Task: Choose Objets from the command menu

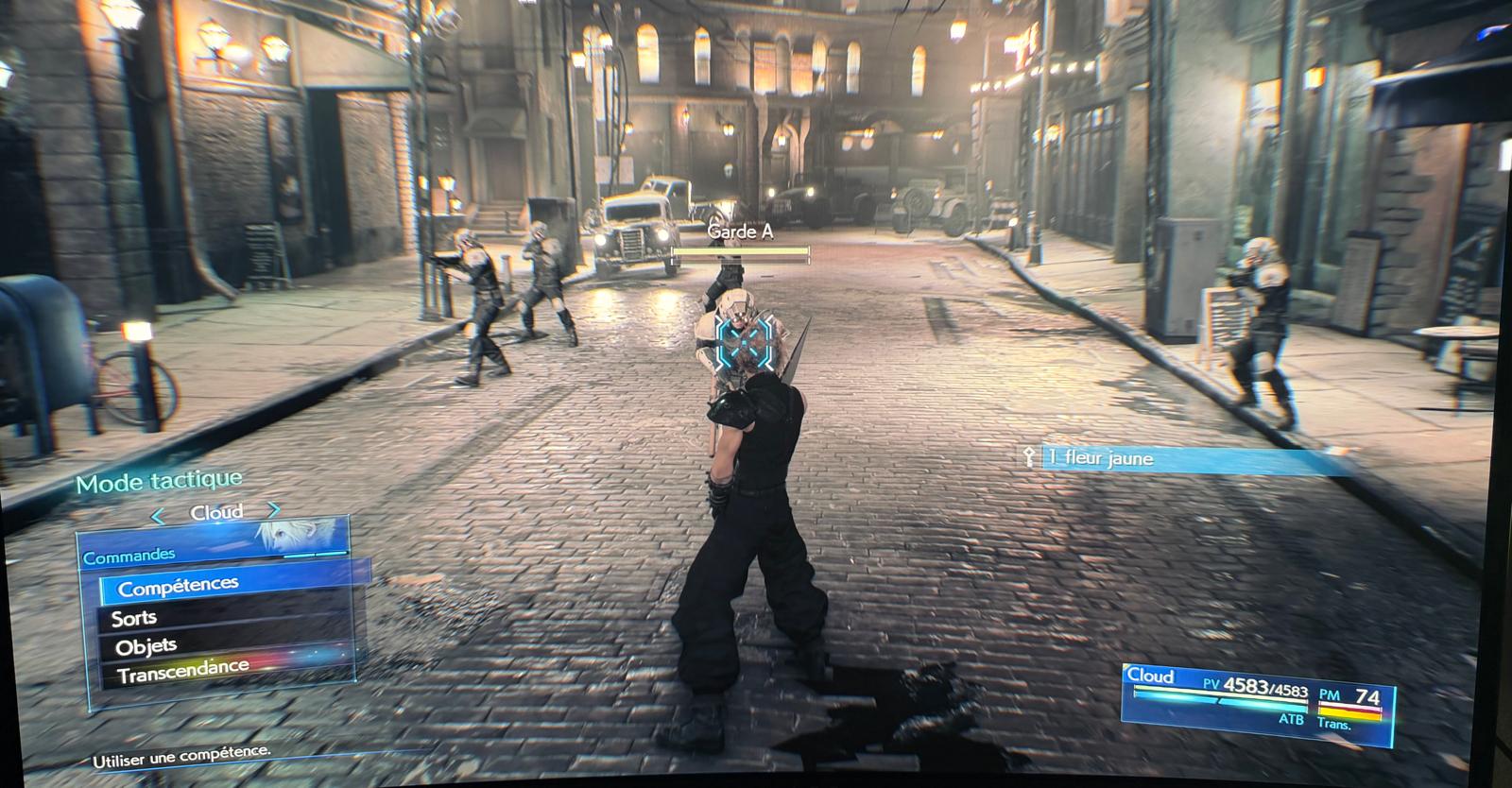Action: (x=146, y=647)
